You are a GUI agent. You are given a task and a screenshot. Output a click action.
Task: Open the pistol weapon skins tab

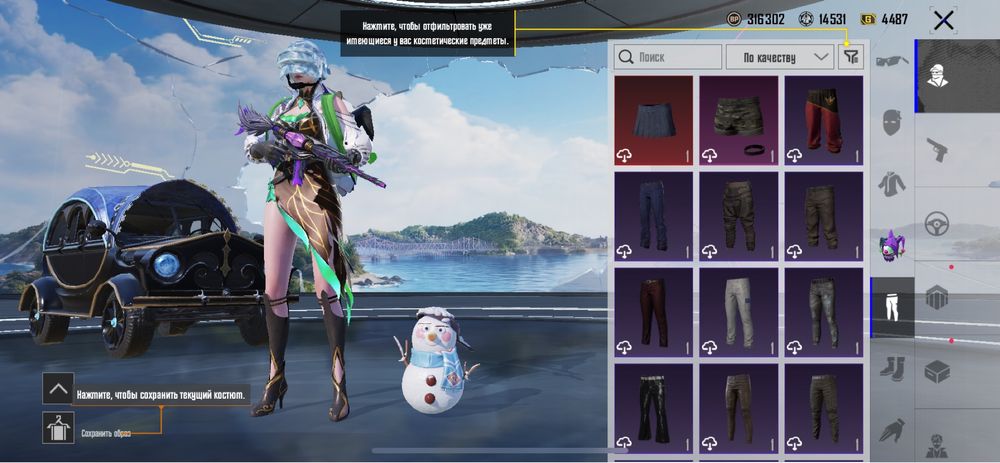(936, 149)
